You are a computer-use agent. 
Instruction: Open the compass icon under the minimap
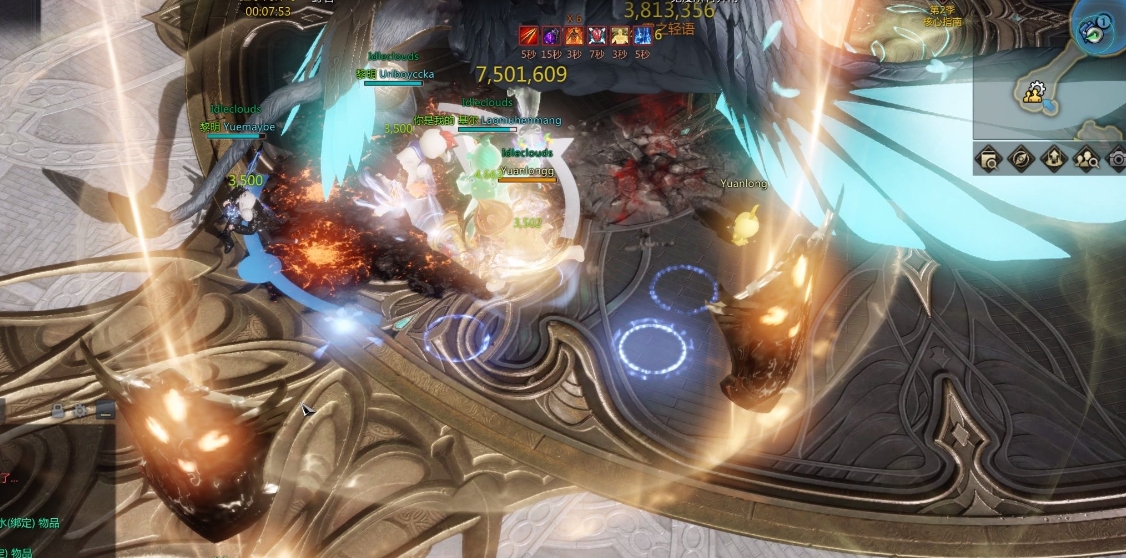click(x=1021, y=157)
